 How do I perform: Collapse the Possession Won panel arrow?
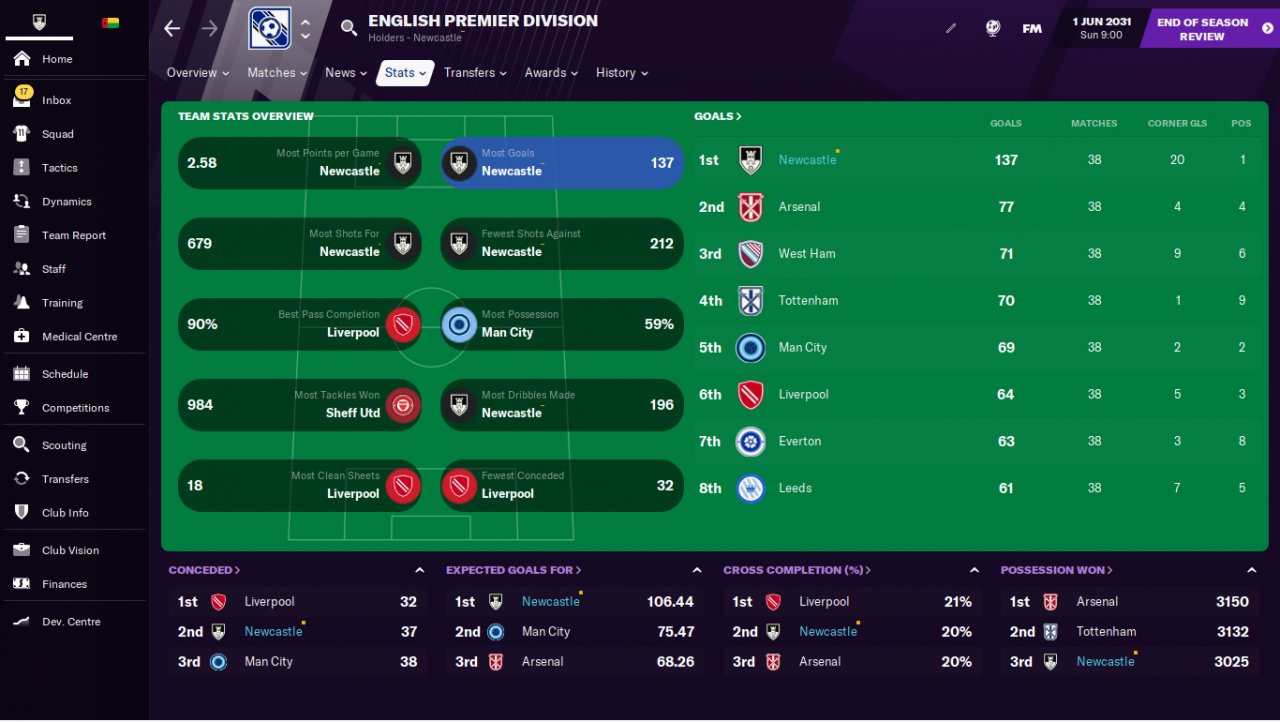[x=1251, y=570]
